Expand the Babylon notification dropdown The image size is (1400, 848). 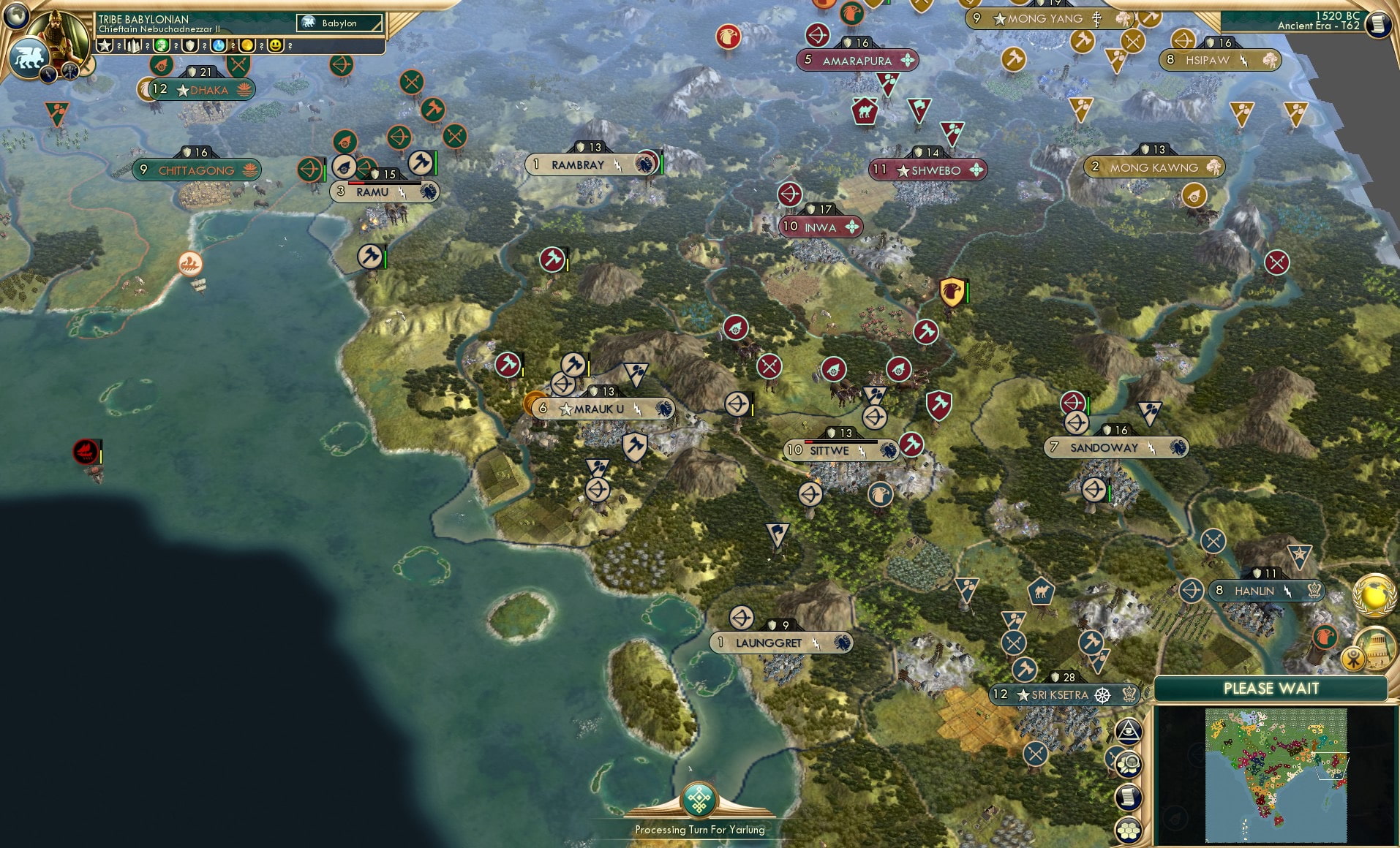pyautogui.click(x=339, y=23)
